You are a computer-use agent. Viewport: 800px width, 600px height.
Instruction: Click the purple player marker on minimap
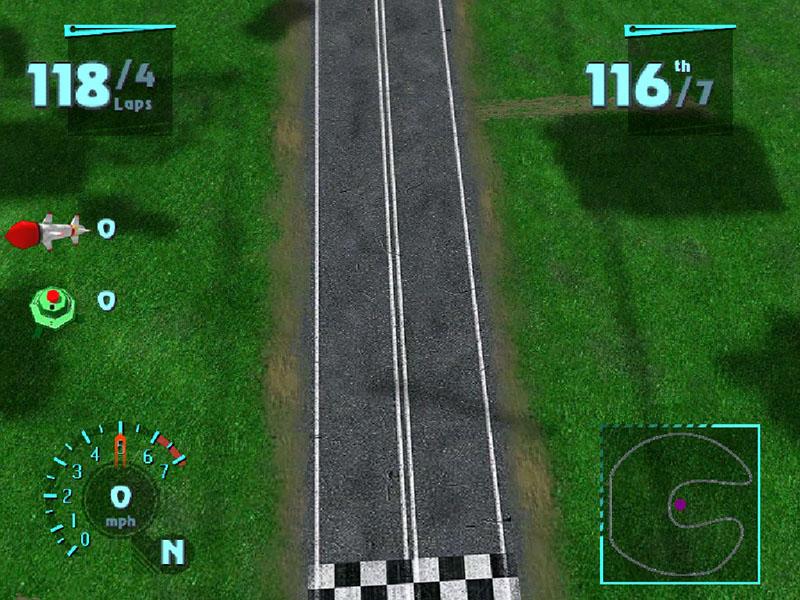680,505
